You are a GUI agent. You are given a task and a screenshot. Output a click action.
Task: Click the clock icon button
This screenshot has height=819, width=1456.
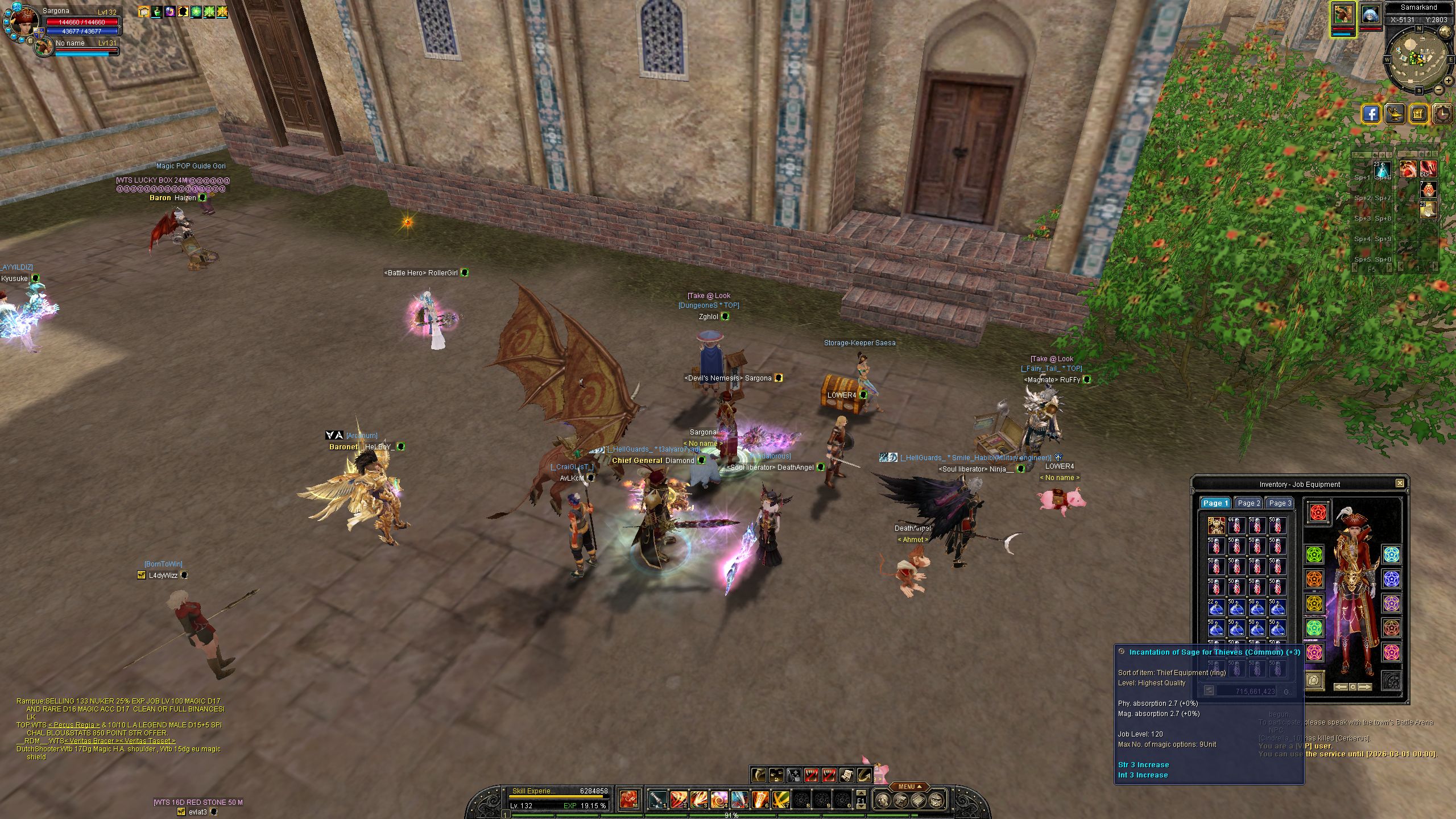coord(1443,114)
